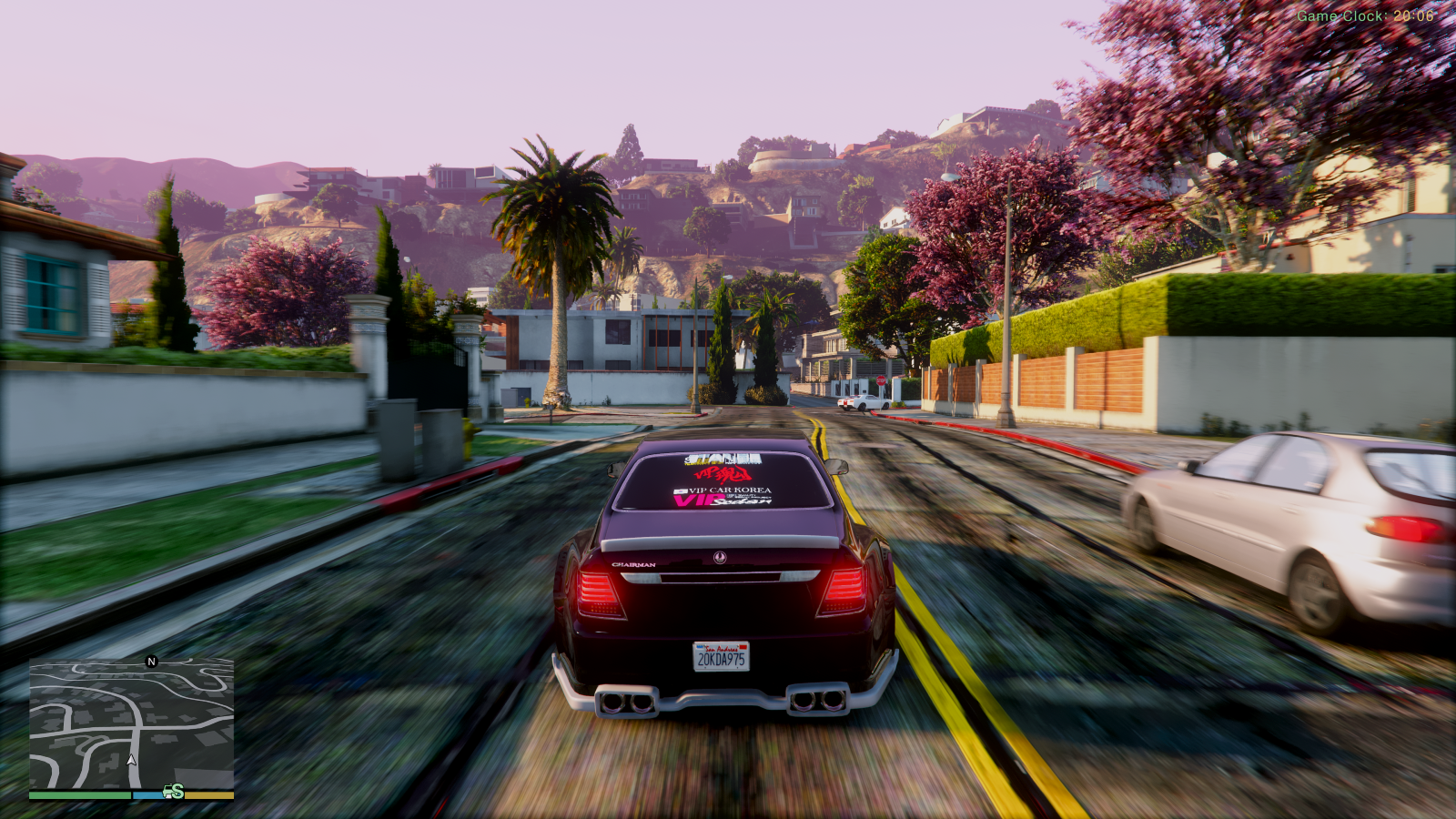The height and width of the screenshot is (819, 1456).
Task: Toggle the right brake light of the sedan
Action: tap(843, 591)
